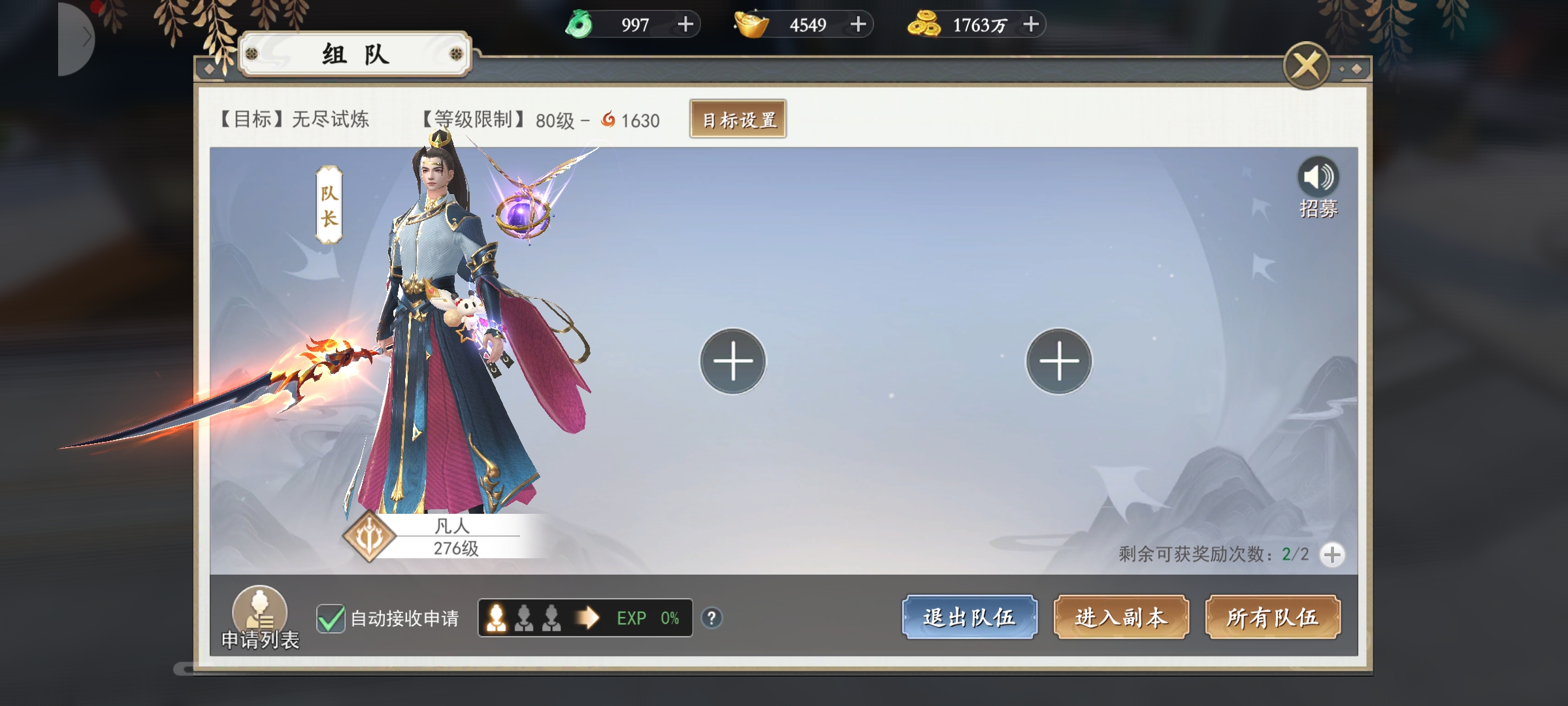Show 所有队伍 all teams list

tap(1272, 617)
